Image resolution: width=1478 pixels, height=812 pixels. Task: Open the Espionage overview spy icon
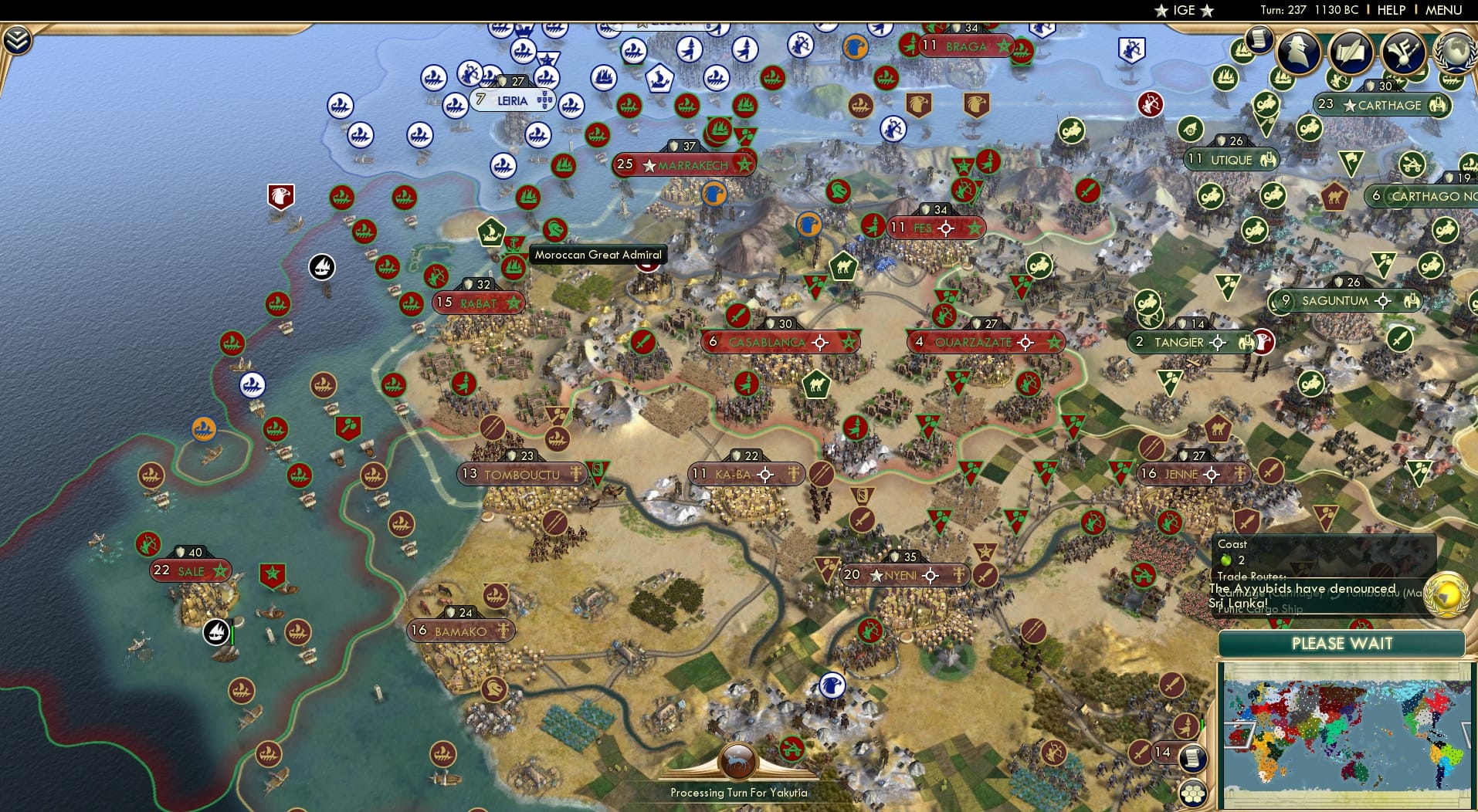coord(1298,52)
